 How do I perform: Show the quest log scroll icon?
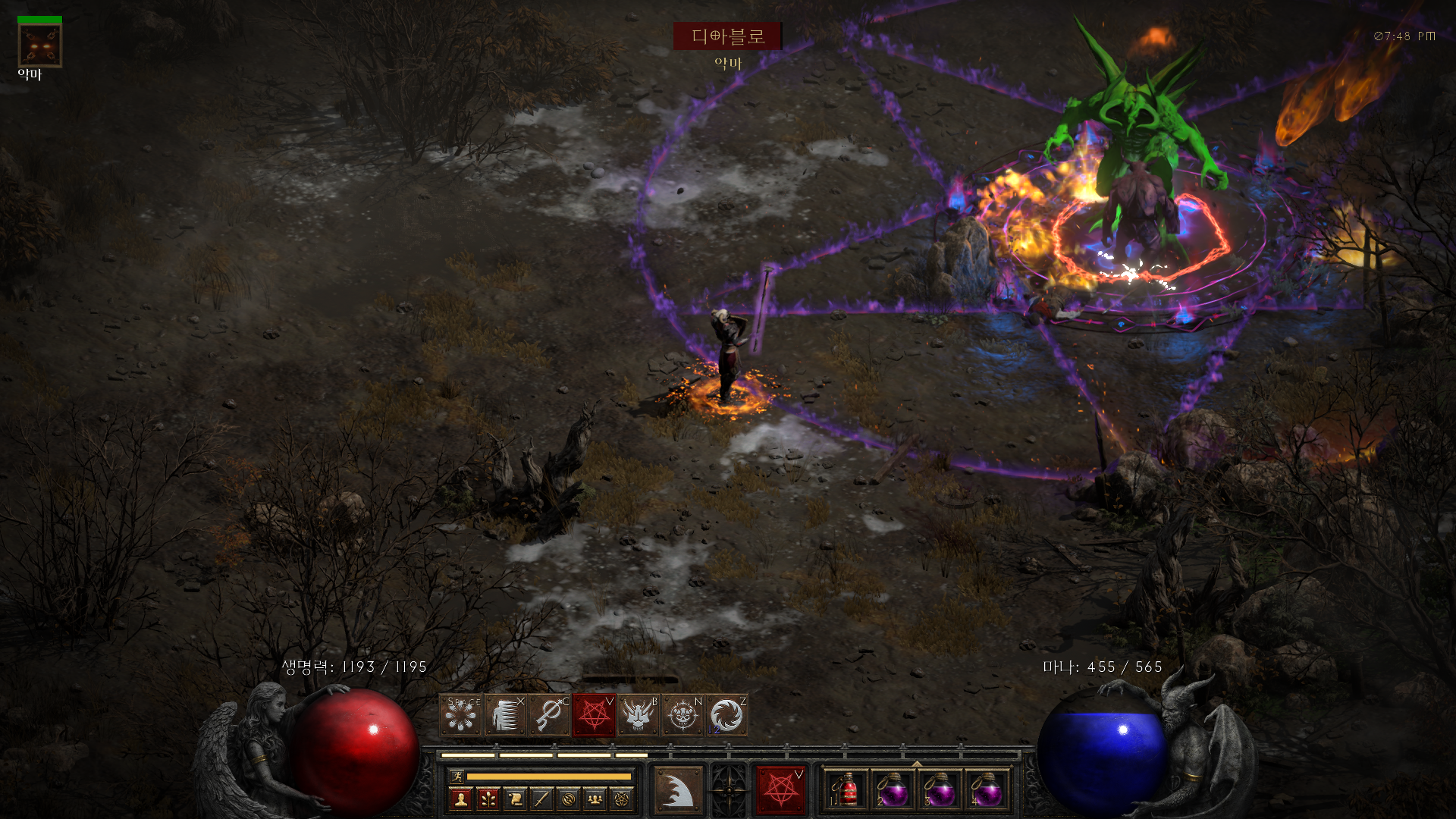click(515, 799)
